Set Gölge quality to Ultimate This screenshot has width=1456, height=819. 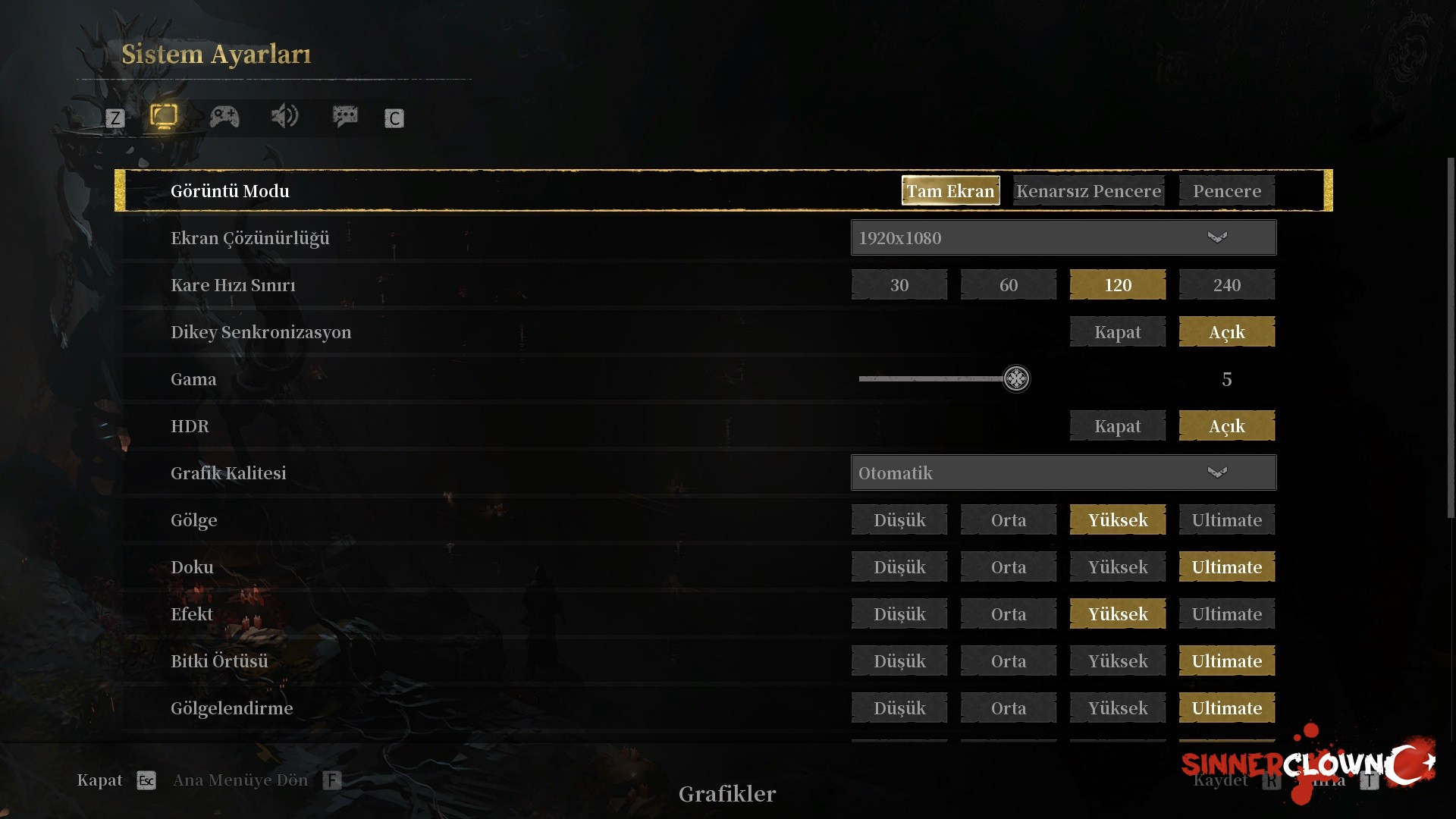[x=1226, y=520]
